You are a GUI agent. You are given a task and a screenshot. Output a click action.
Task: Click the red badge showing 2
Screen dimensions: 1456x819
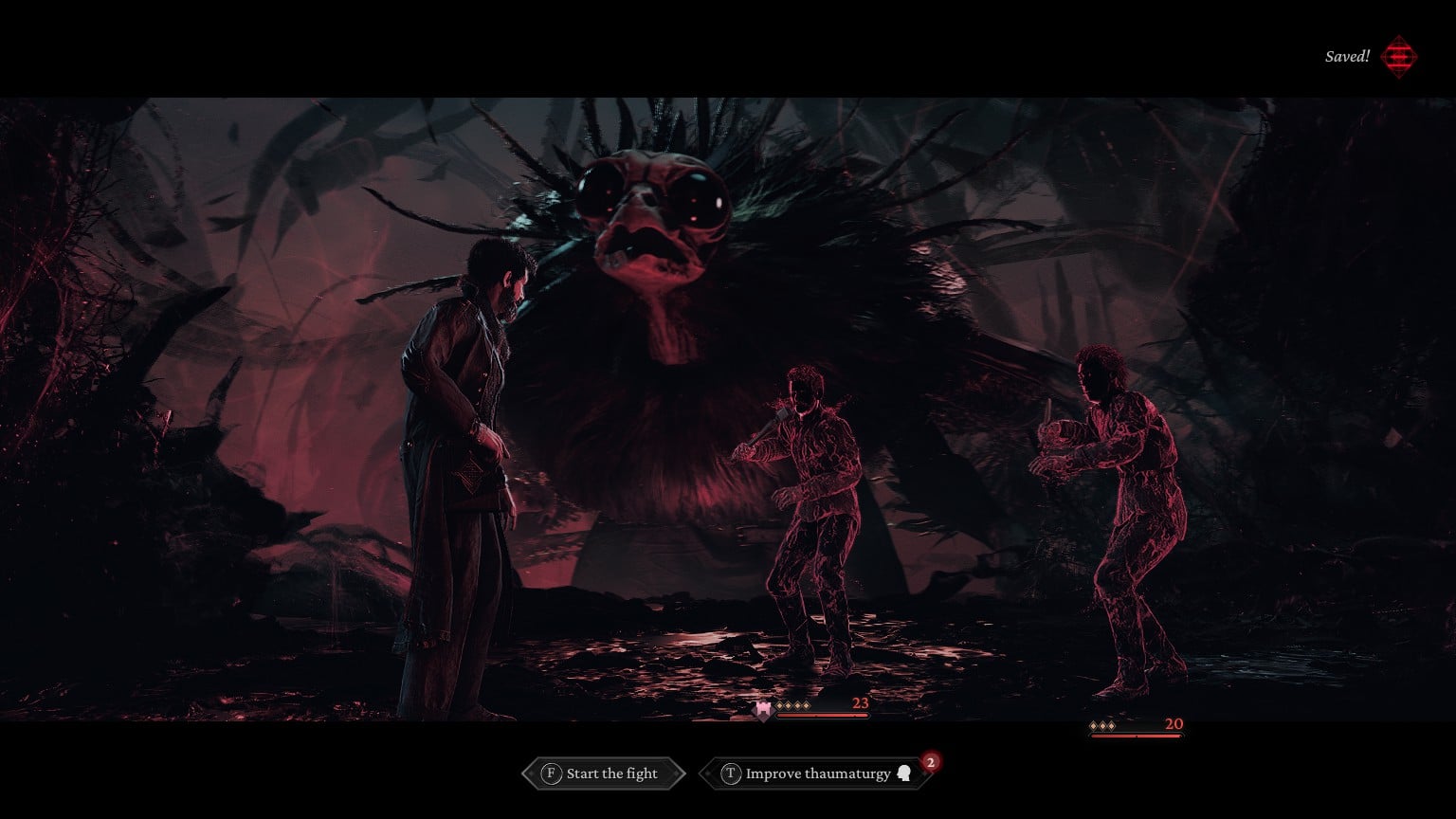(930, 762)
